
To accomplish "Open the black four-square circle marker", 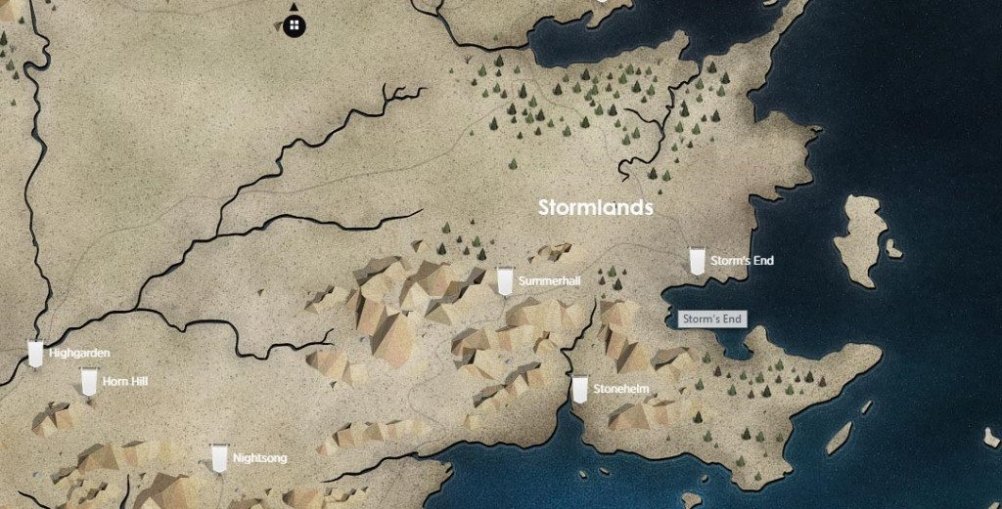I will pyautogui.click(x=294, y=25).
